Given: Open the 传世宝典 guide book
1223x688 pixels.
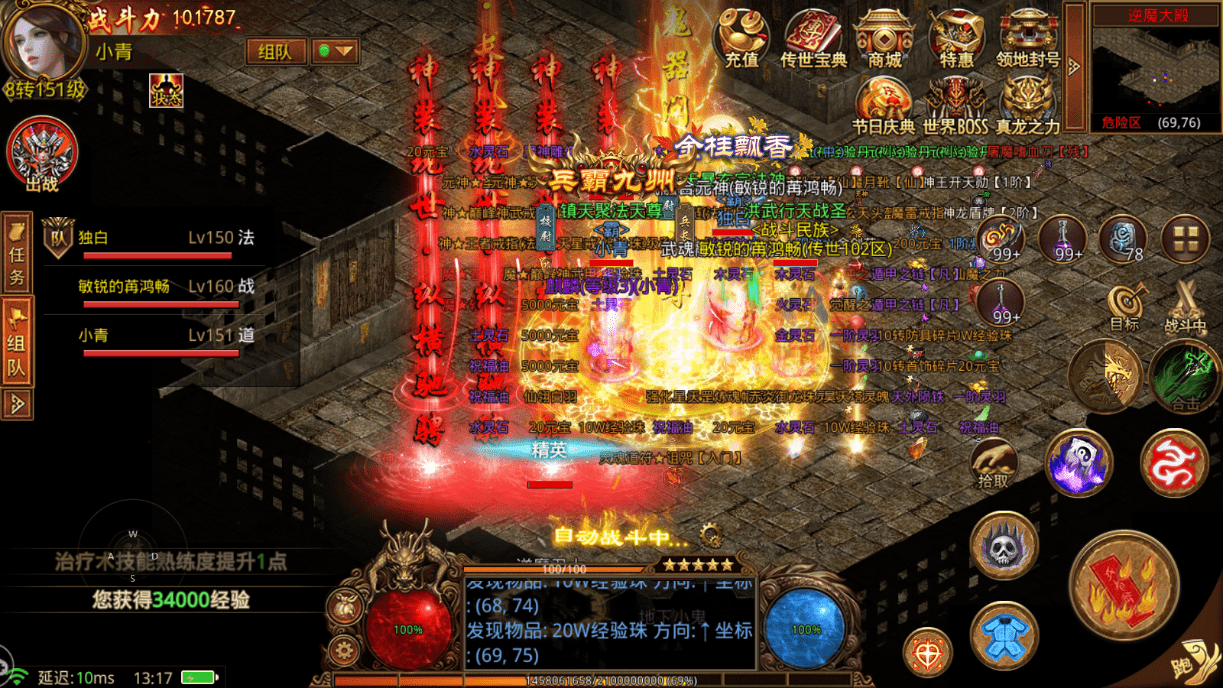Looking at the screenshot, I should tap(813, 38).
